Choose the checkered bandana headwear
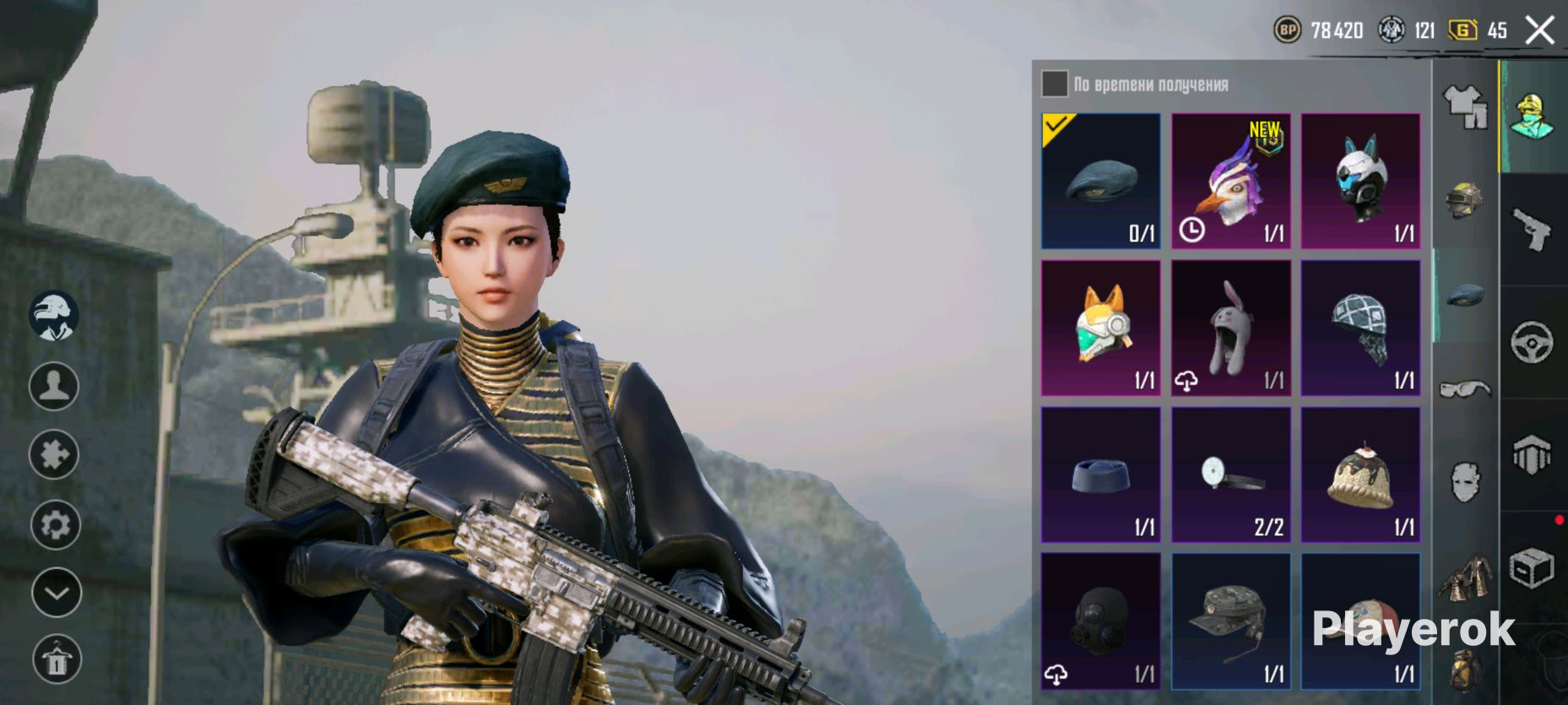 1360,328
